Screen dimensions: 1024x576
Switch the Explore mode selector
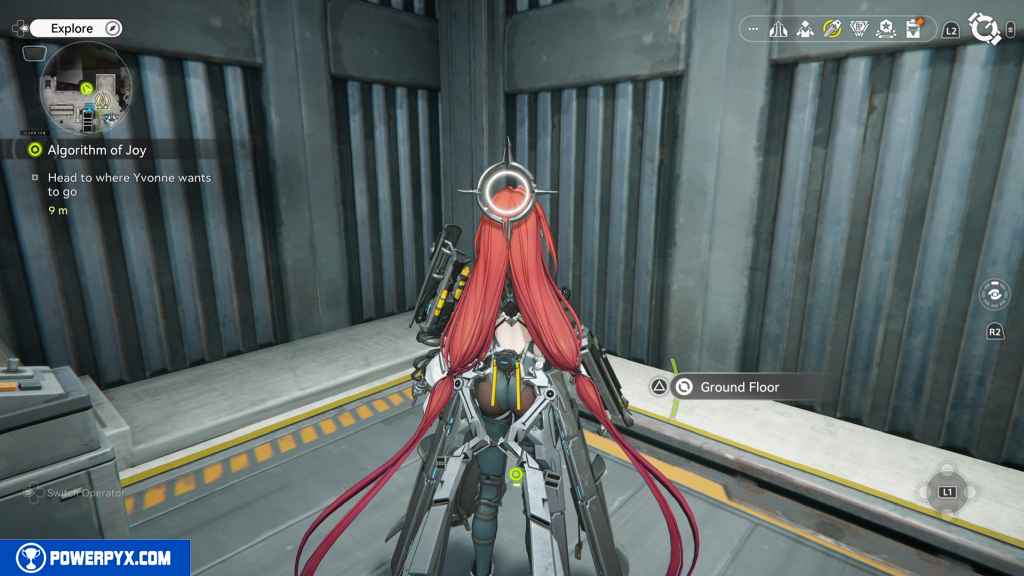pos(75,29)
